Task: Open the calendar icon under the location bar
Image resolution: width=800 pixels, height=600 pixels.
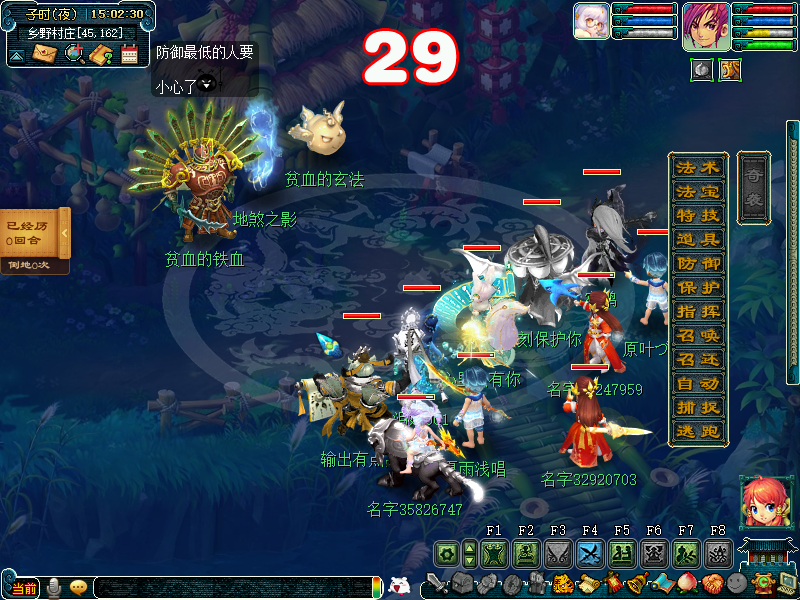Action: (129, 54)
